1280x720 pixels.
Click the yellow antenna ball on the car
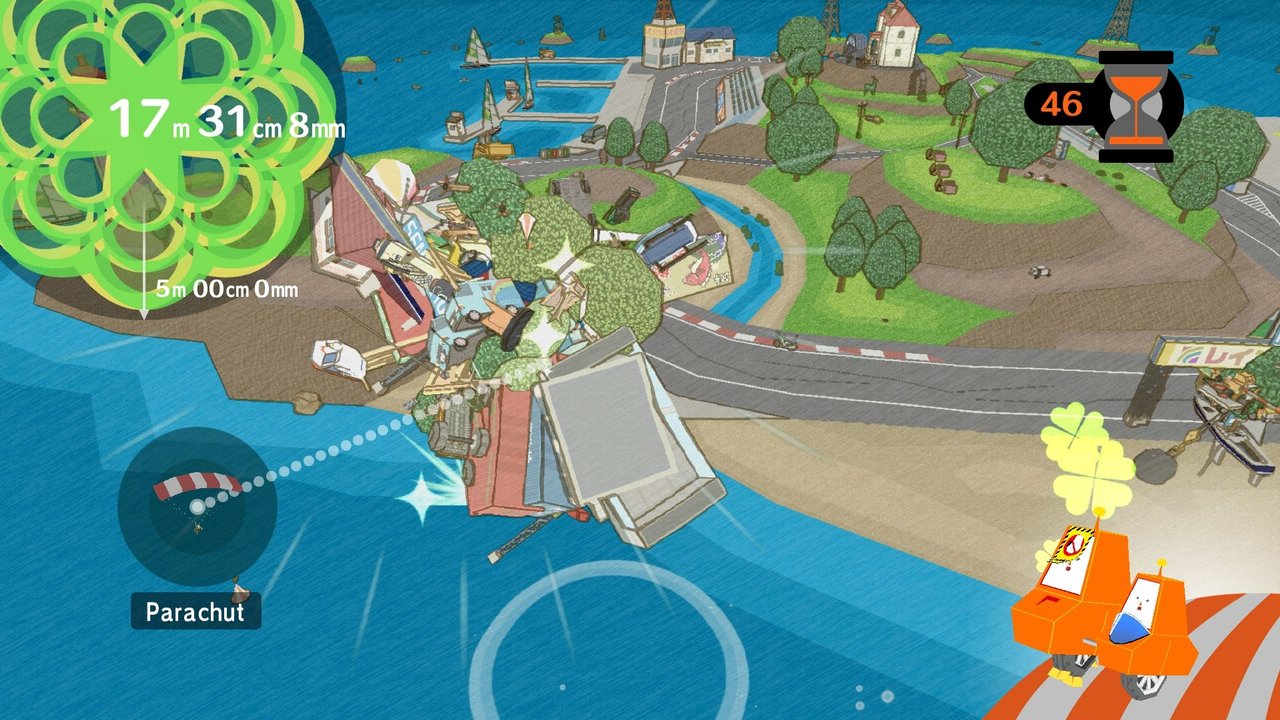(x=1098, y=510)
